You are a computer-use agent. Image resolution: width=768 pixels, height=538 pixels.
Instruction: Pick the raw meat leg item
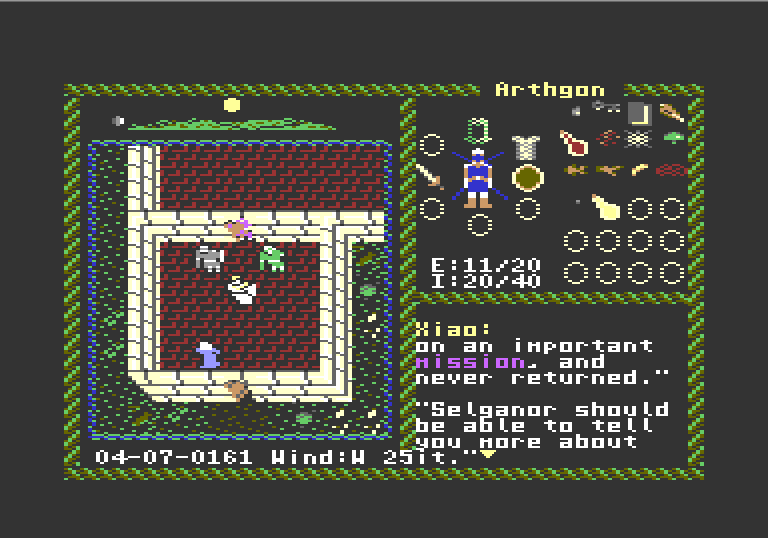pyautogui.click(x=573, y=142)
